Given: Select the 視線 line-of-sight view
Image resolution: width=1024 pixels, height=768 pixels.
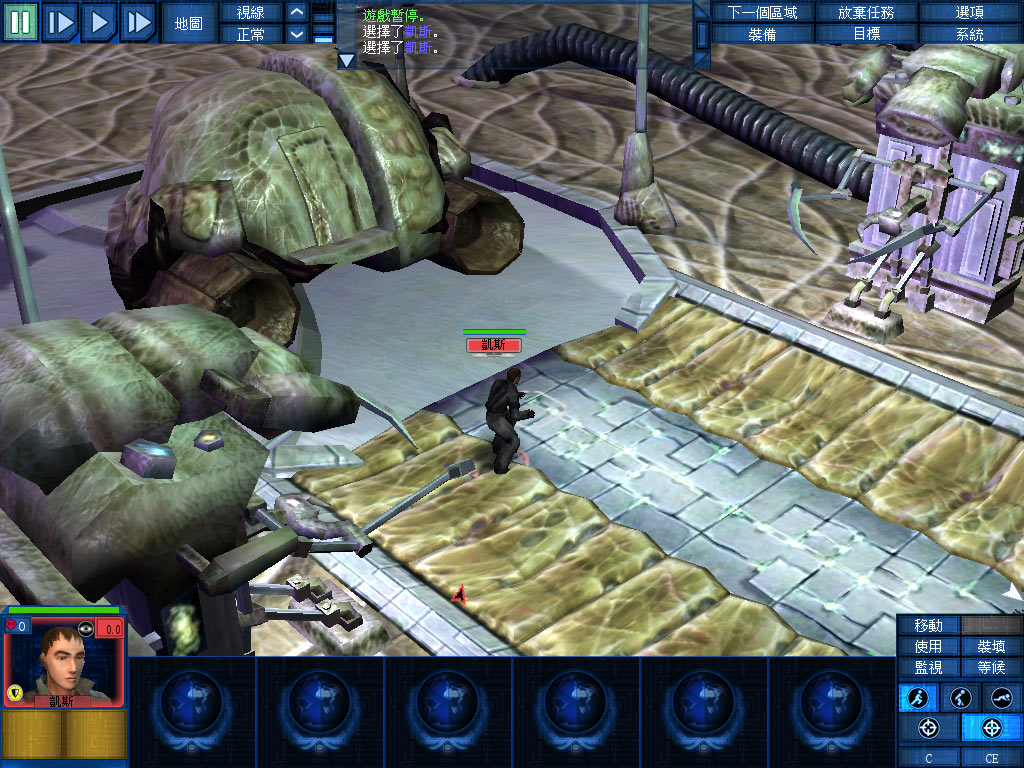Looking at the screenshot, I should click(250, 12).
